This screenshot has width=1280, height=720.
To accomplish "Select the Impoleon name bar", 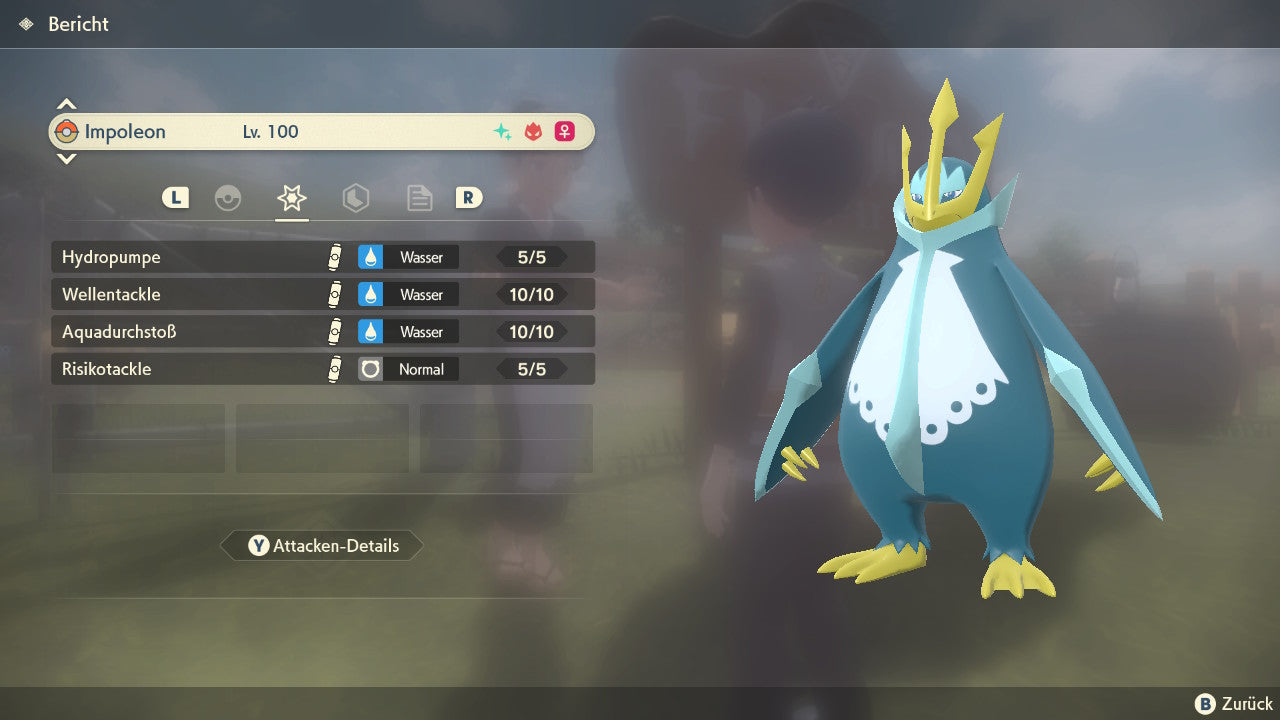I will [322, 131].
